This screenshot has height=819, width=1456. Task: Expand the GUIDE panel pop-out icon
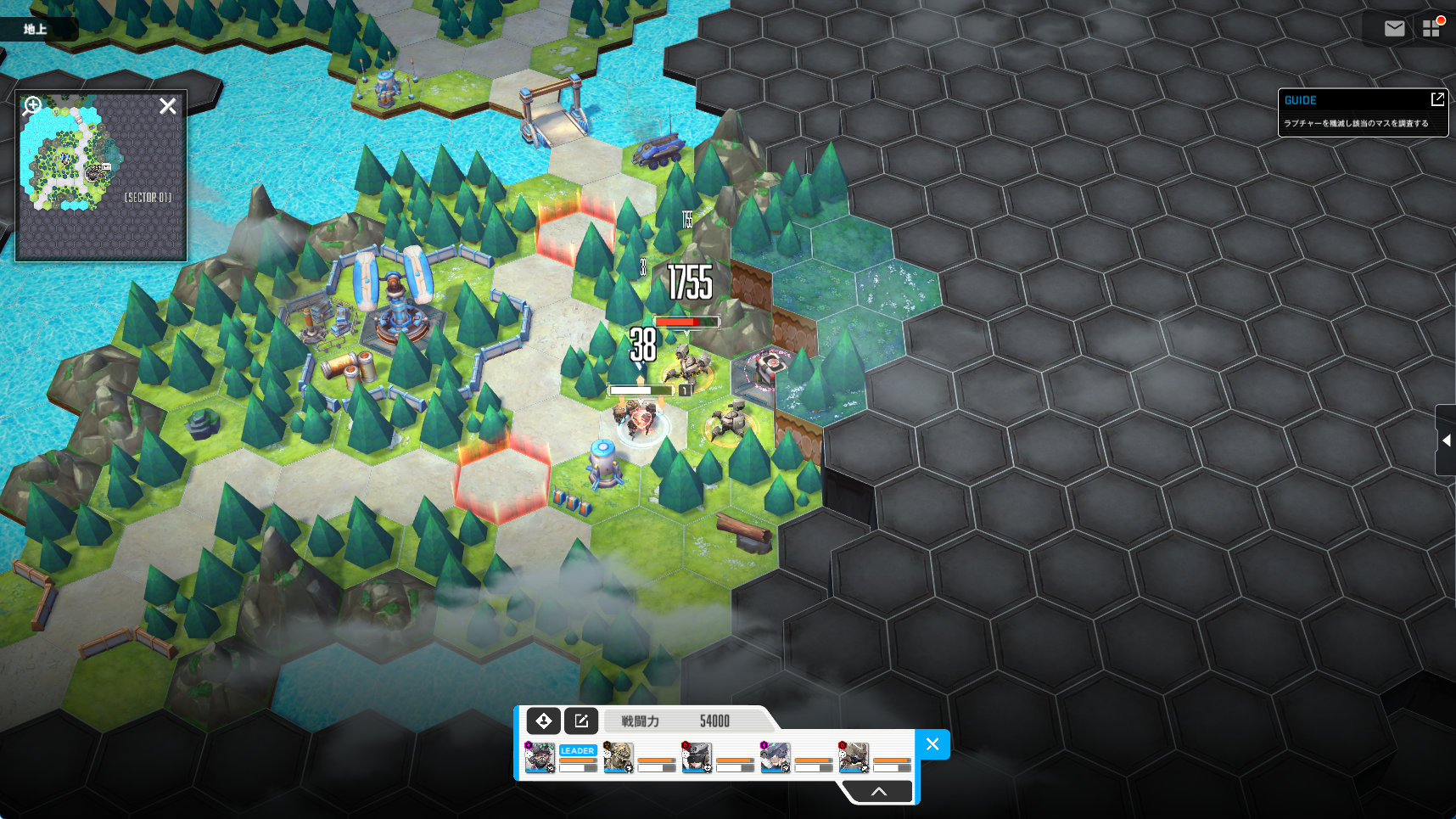(1436, 99)
